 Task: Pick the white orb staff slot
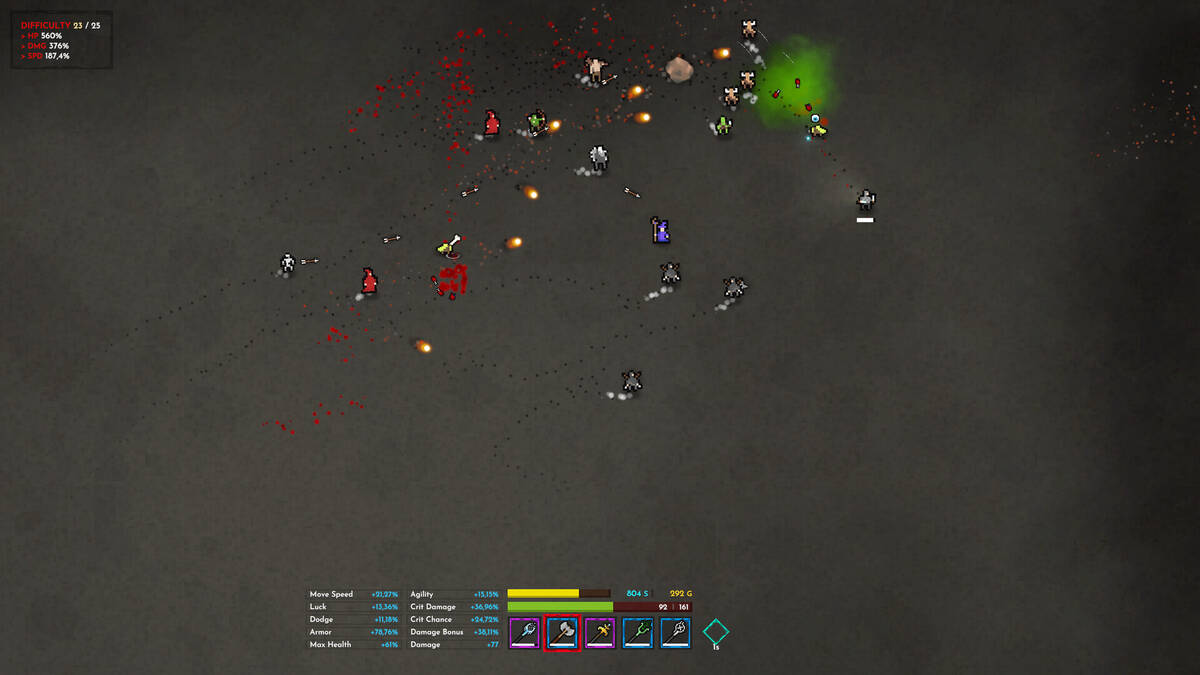tap(676, 632)
